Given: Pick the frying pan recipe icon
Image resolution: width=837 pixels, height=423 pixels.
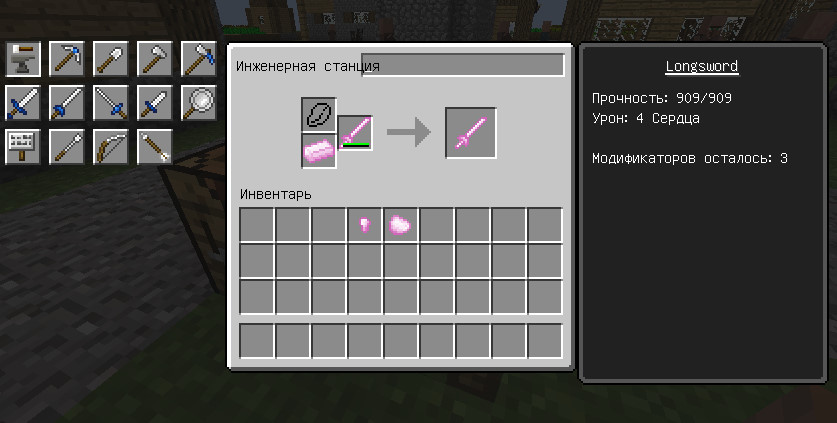Looking at the screenshot, I should click(x=199, y=103).
